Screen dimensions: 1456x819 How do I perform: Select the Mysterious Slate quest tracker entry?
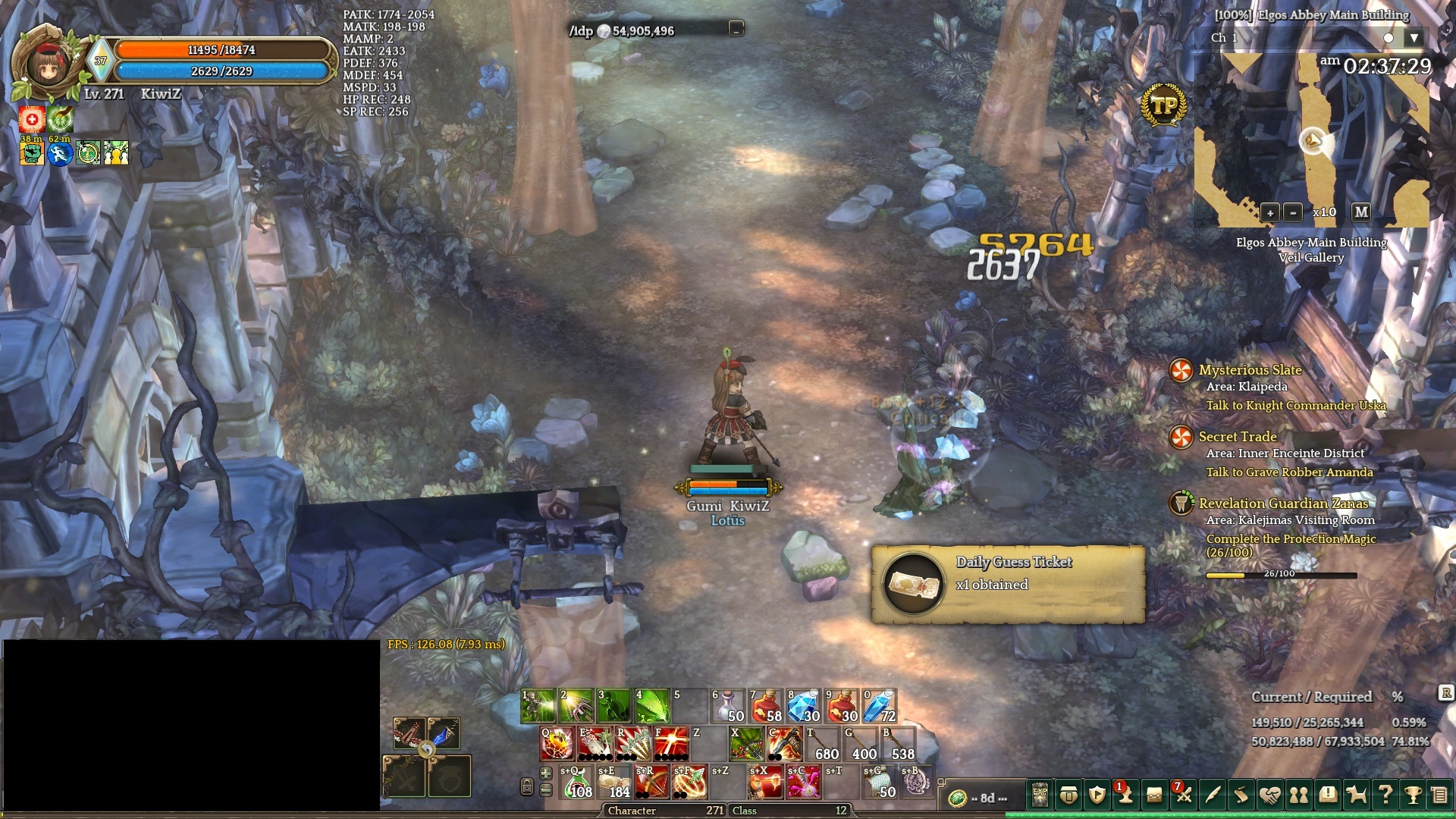(x=1250, y=370)
